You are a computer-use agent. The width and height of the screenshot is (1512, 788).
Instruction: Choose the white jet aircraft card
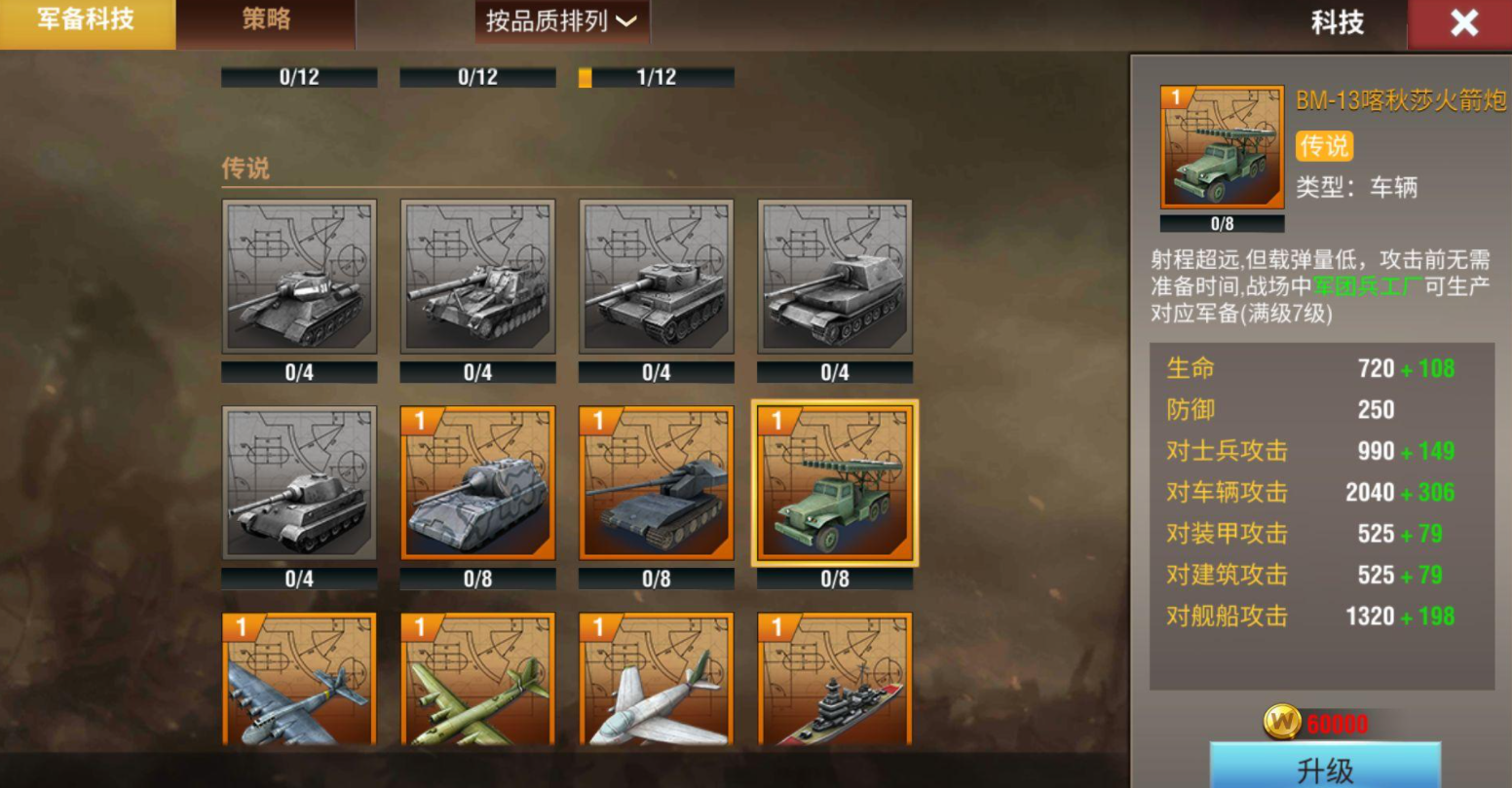click(656, 680)
